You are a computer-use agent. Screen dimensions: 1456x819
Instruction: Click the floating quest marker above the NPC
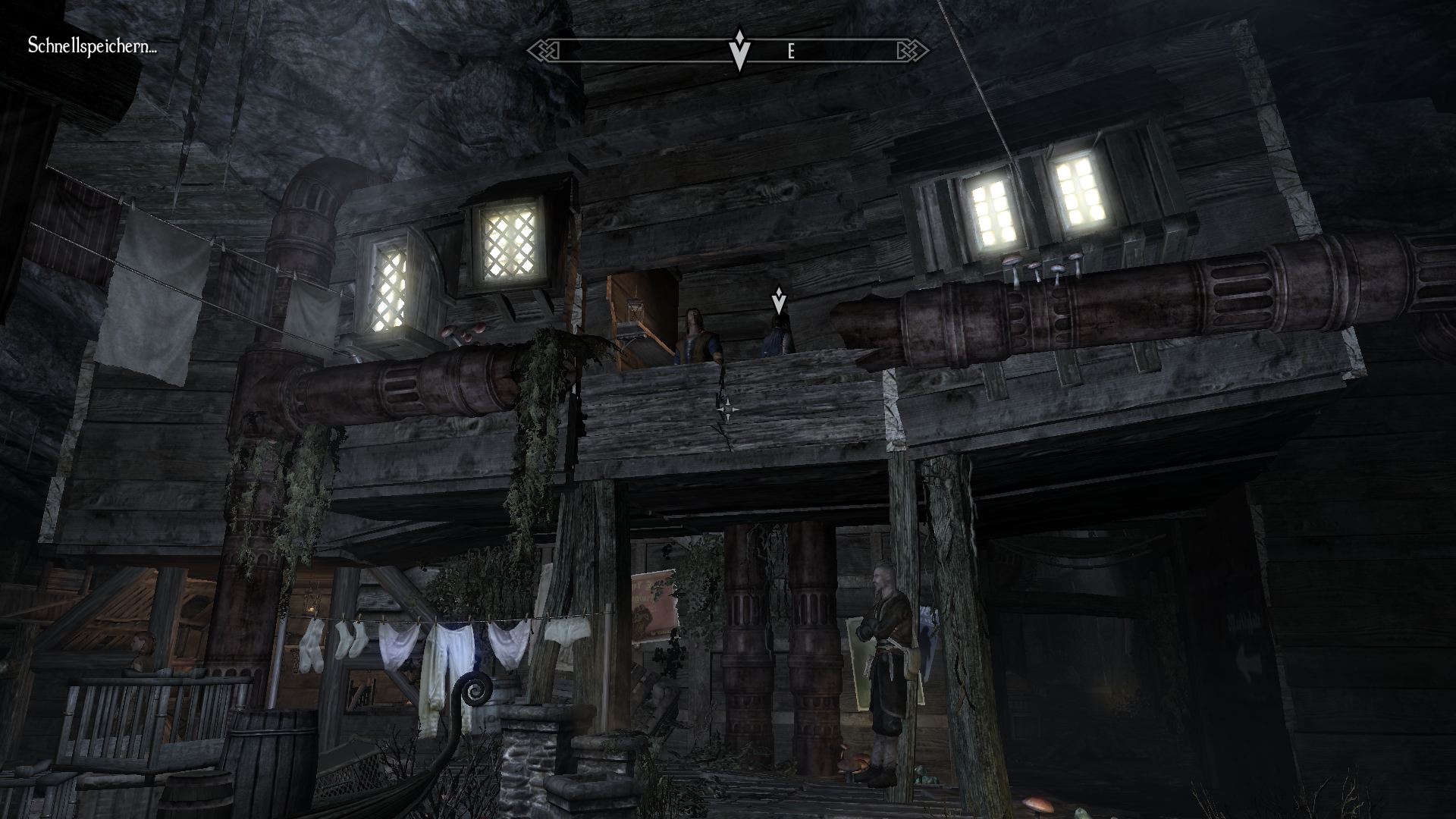pos(779,300)
